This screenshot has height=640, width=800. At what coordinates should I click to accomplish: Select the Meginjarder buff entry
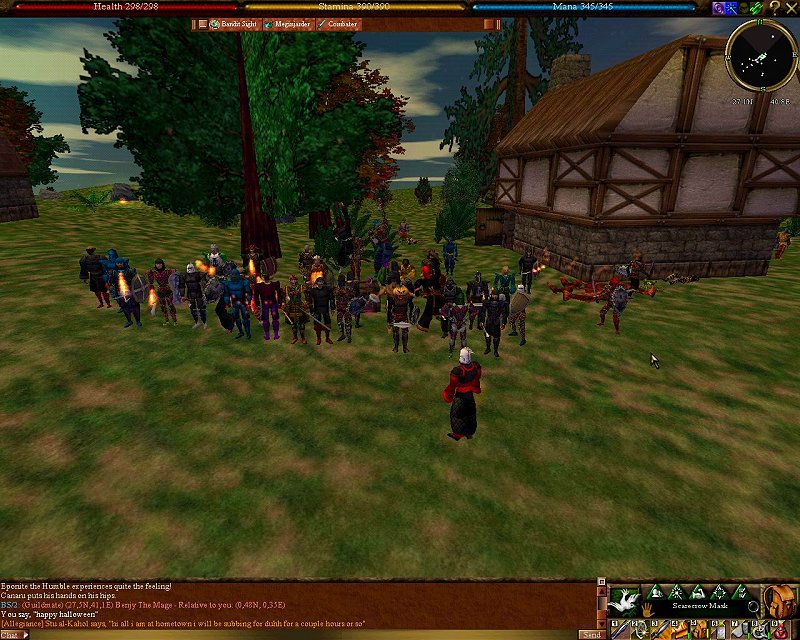287,24
